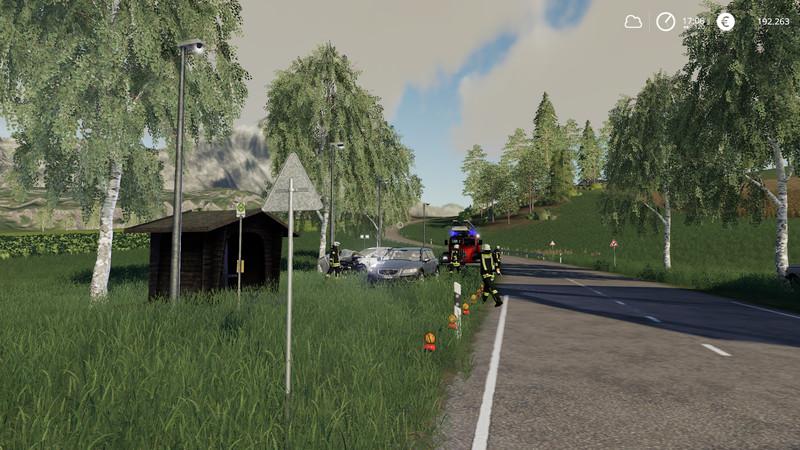Image resolution: width=800 pixels, height=450 pixels.
Task: Select the clock icon beside the time
Action: coord(665,21)
